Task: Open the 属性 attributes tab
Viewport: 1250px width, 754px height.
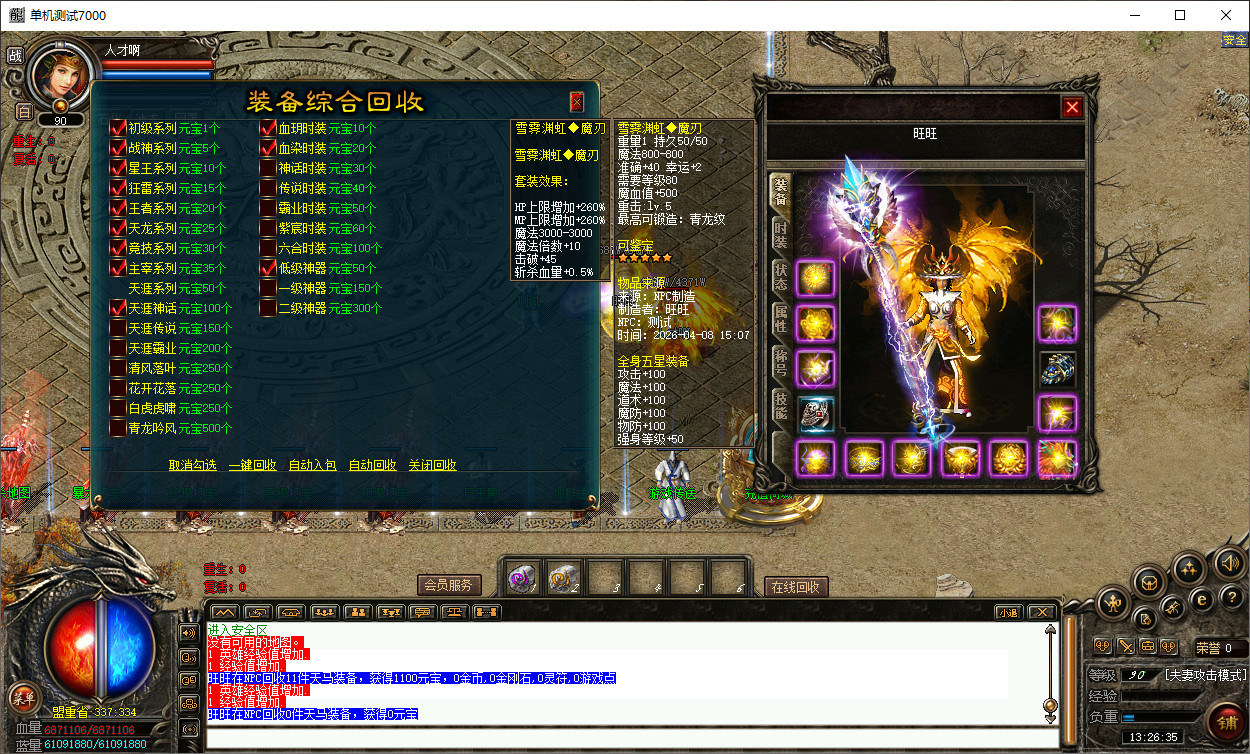Action: (780, 320)
